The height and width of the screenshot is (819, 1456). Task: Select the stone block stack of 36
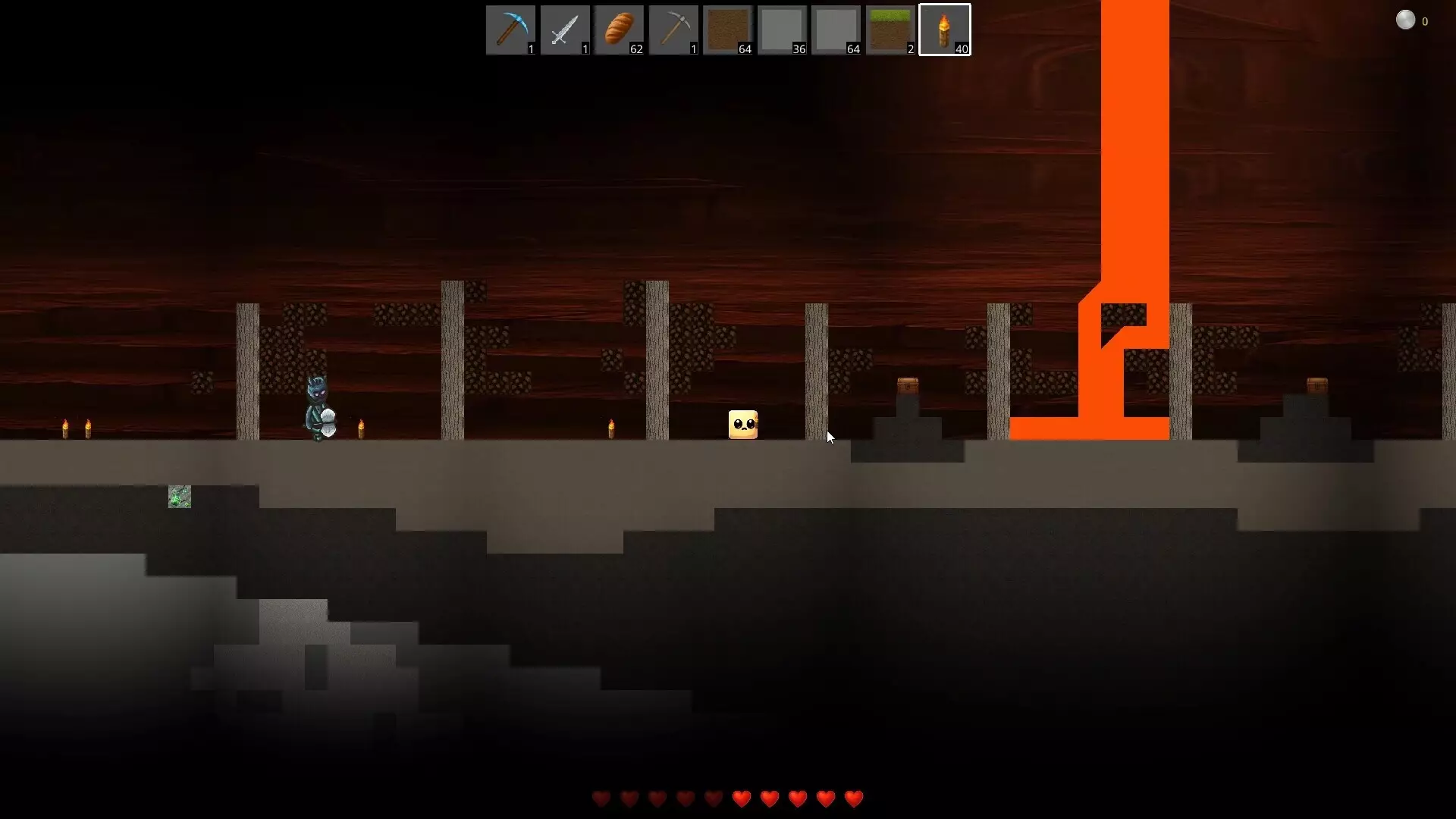tap(783, 30)
